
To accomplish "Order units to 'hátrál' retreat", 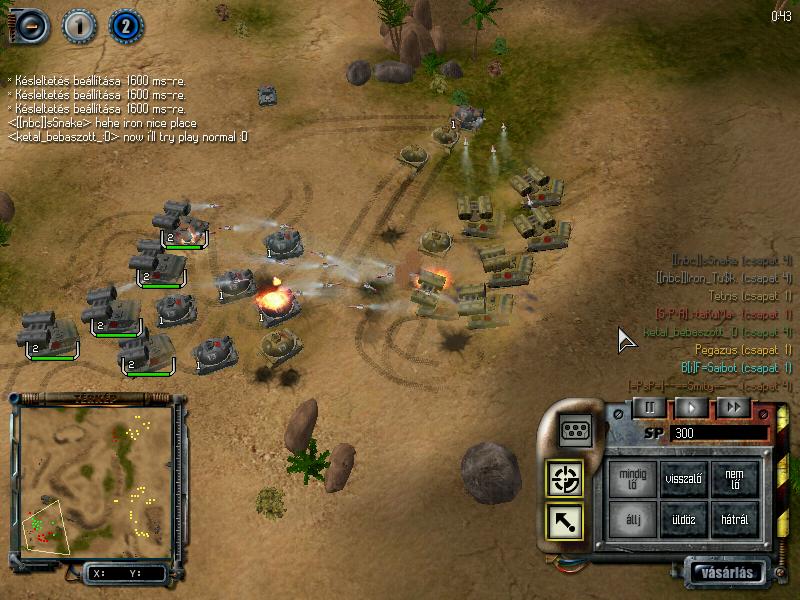I will 735,519.
